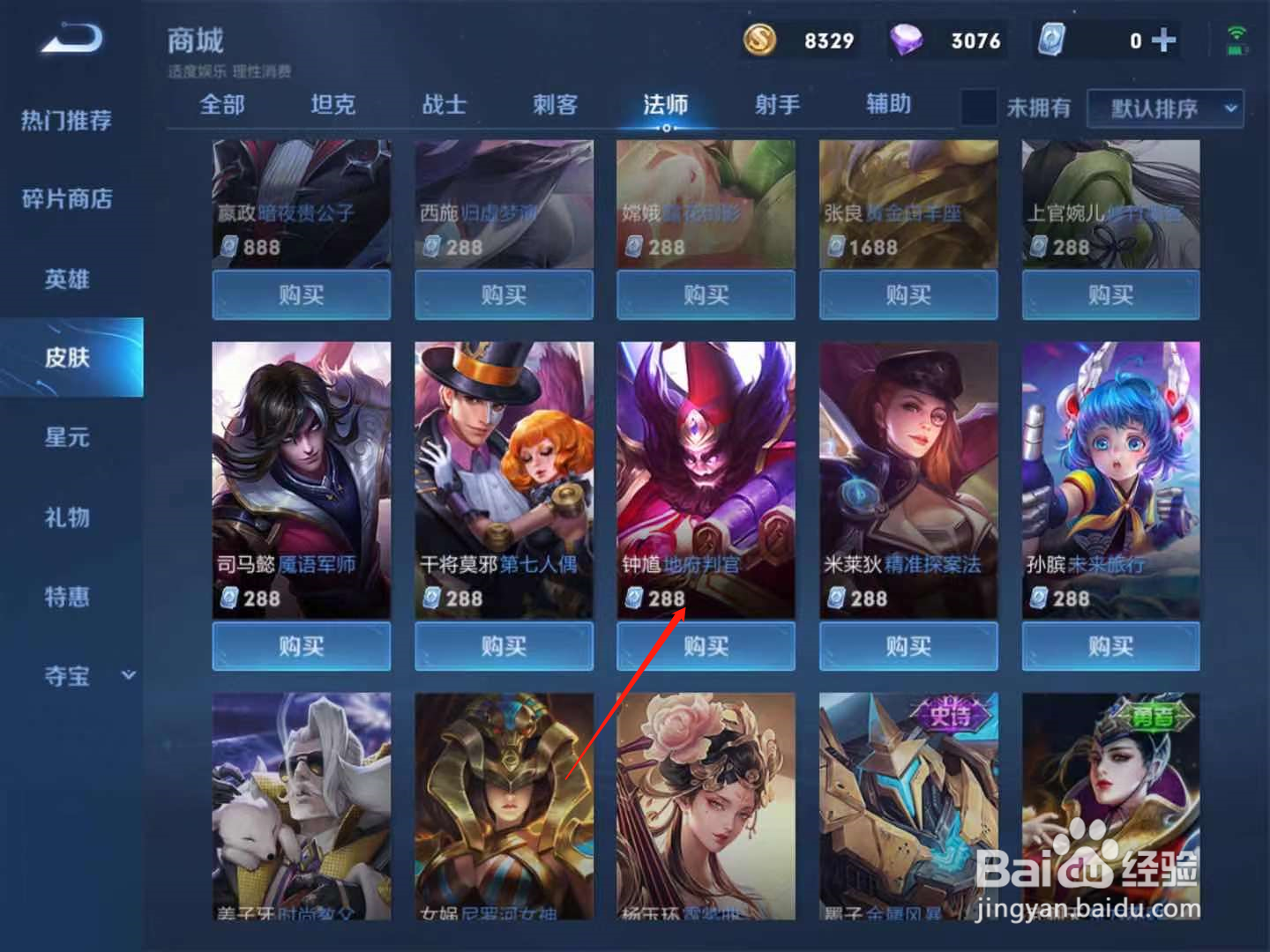Viewport: 1270px width, 952px height.
Task: Click the purple diamond currency icon
Action: (x=908, y=40)
